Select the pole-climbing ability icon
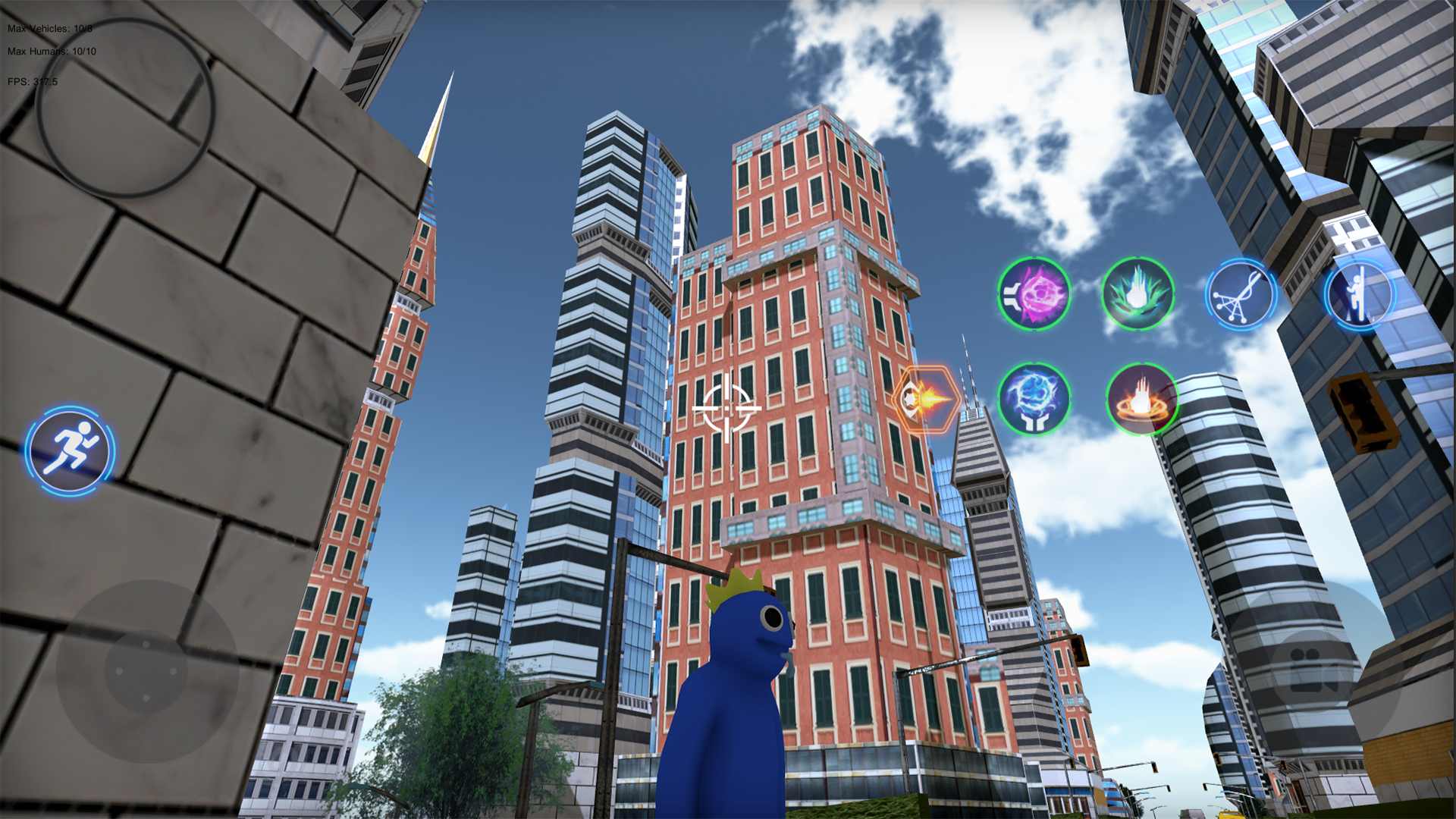 (1360, 296)
